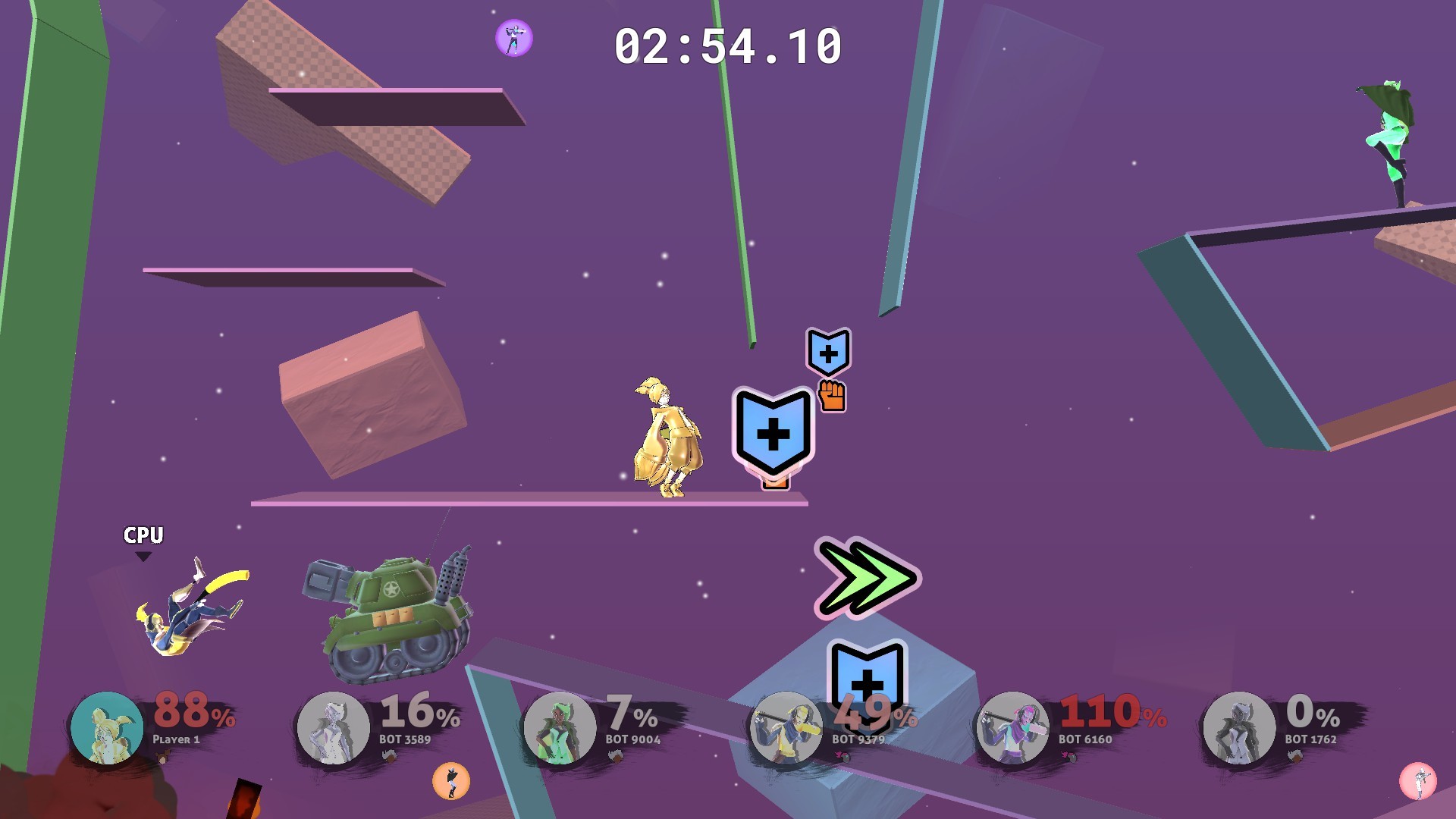Grab the orange fist attack power-up
Image resolution: width=1456 pixels, height=819 pixels.
[833, 395]
